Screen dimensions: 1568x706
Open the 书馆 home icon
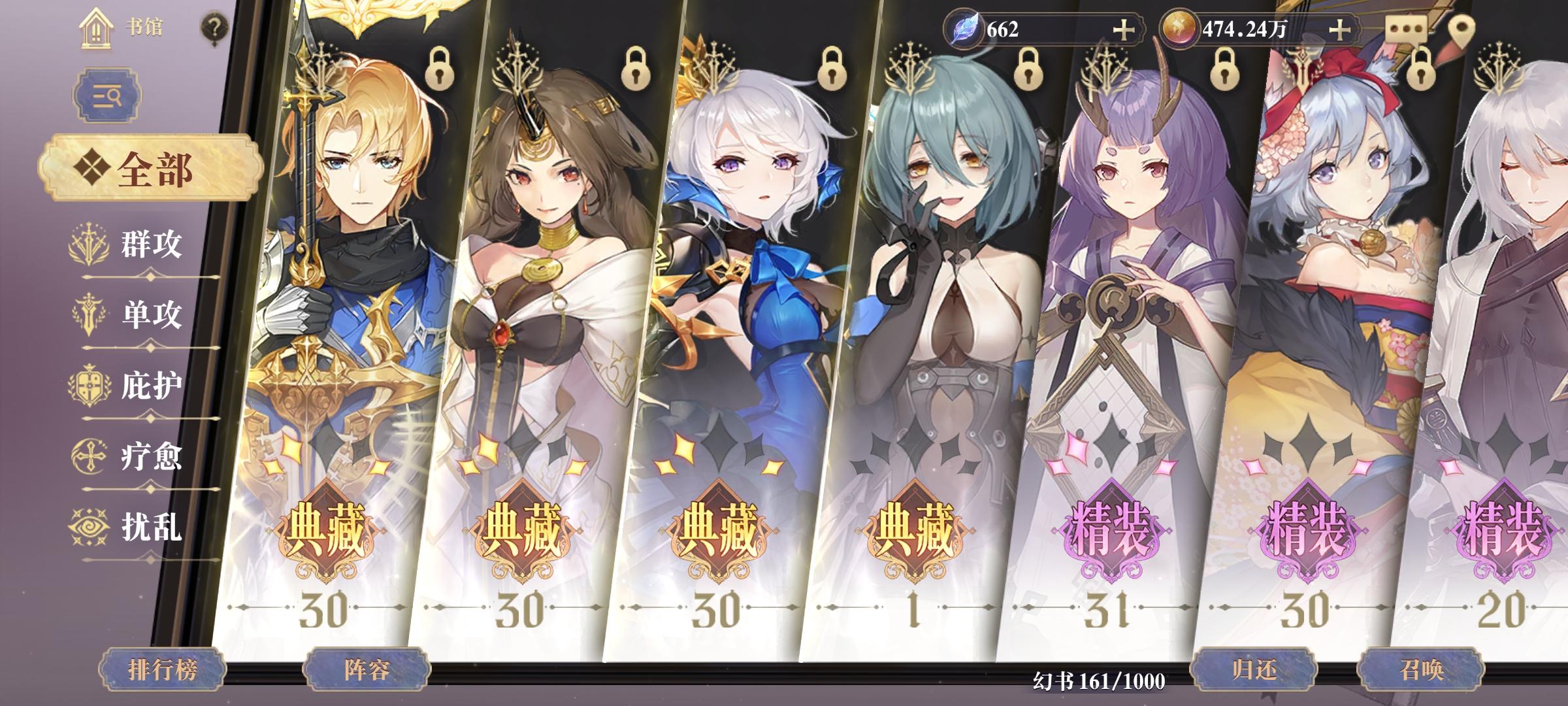coord(95,29)
